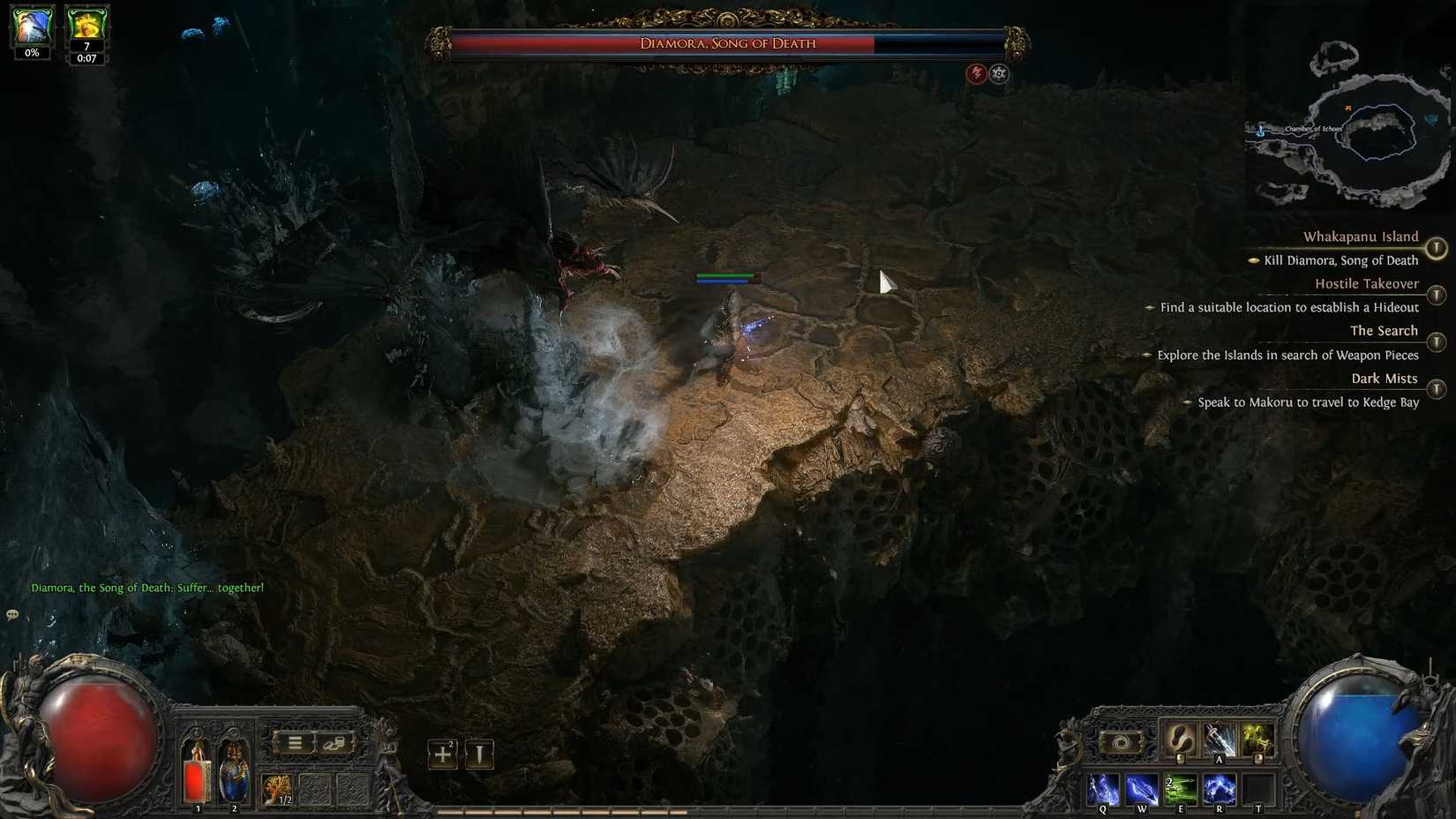
Task: Toggle tracking for Whakapanu Island quest
Action: coord(1437,248)
